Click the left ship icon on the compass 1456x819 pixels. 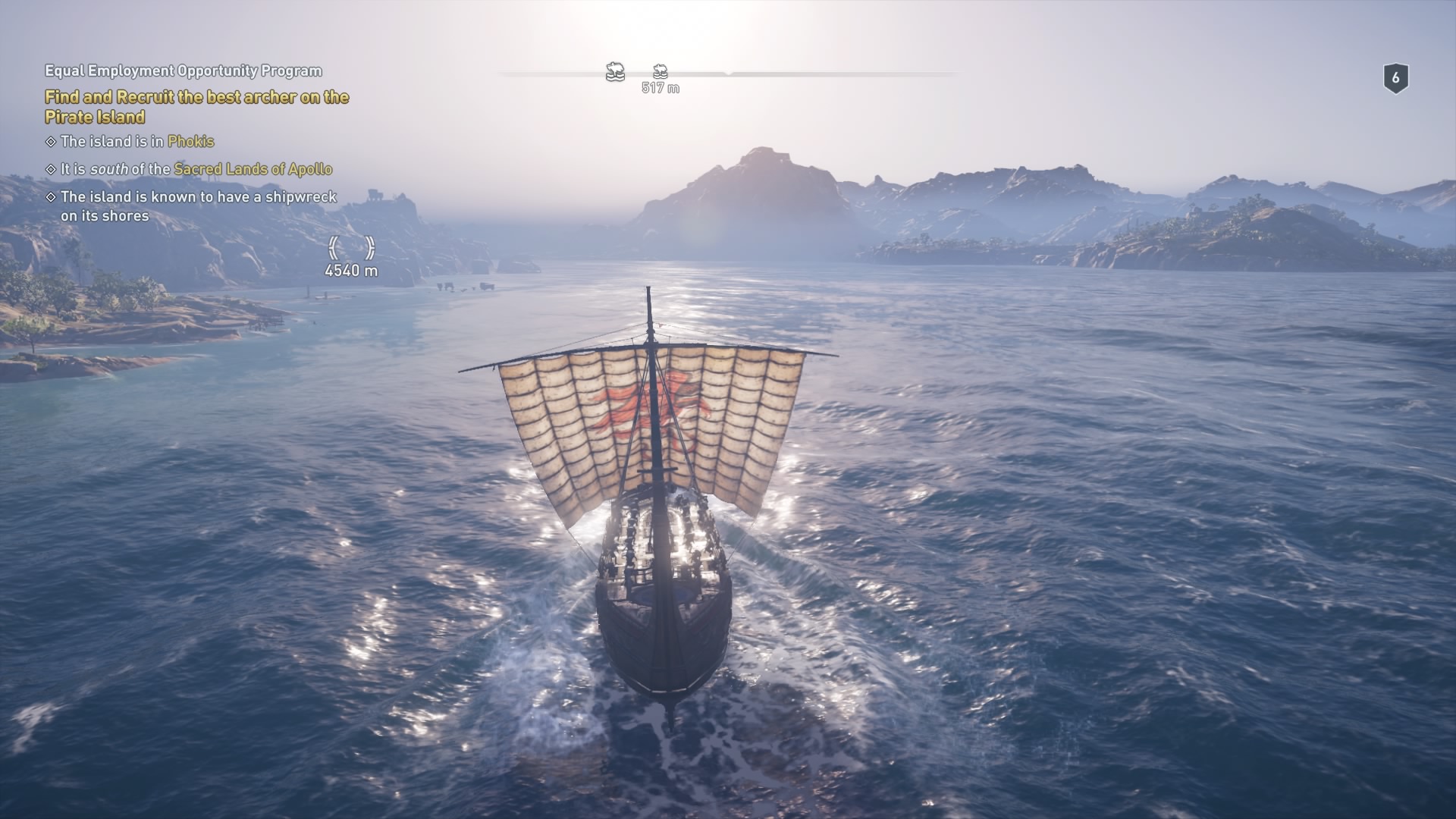pyautogui.click(x=615, y=72)
